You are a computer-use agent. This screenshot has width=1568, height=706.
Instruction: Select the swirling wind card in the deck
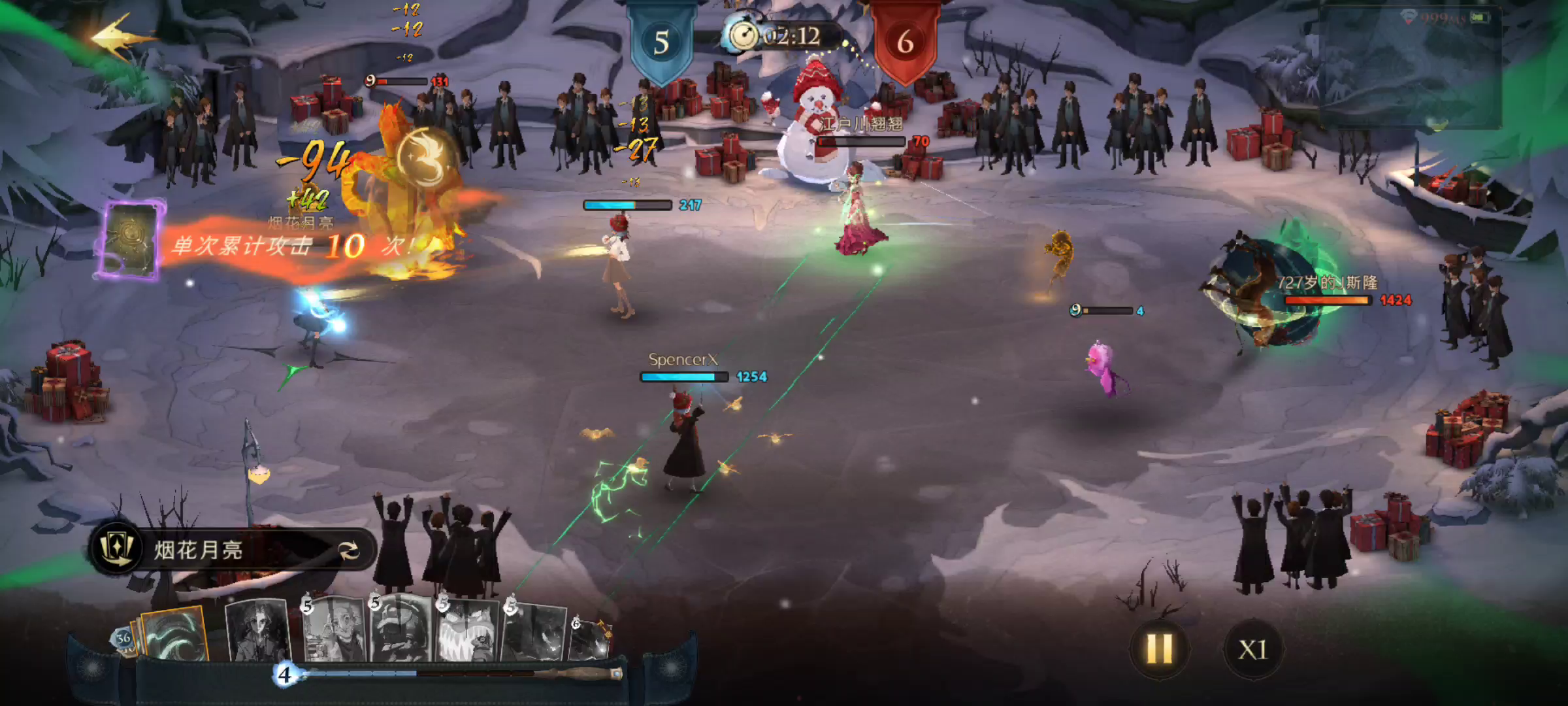174,634
